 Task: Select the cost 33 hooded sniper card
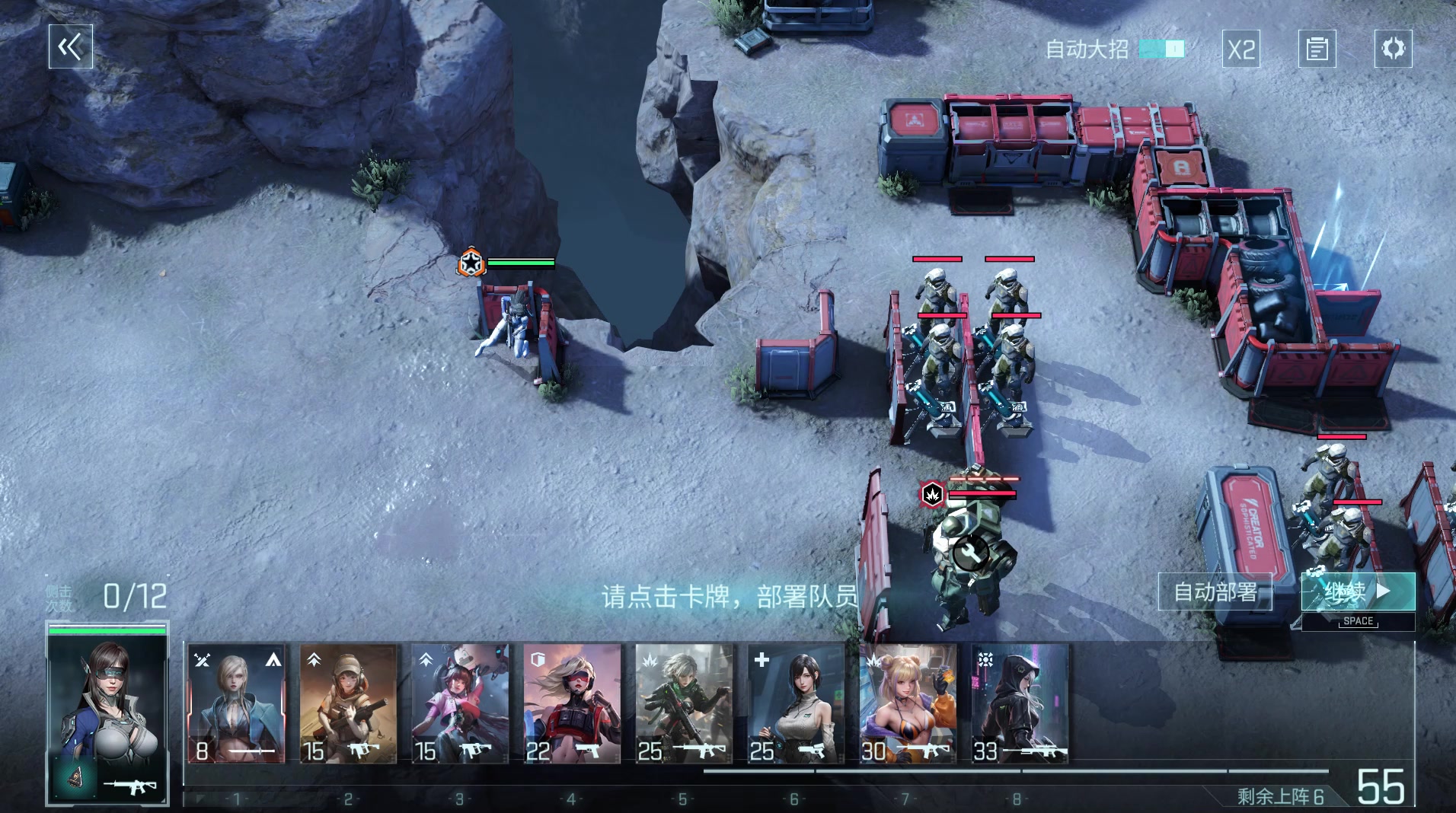coord(1020,703)
